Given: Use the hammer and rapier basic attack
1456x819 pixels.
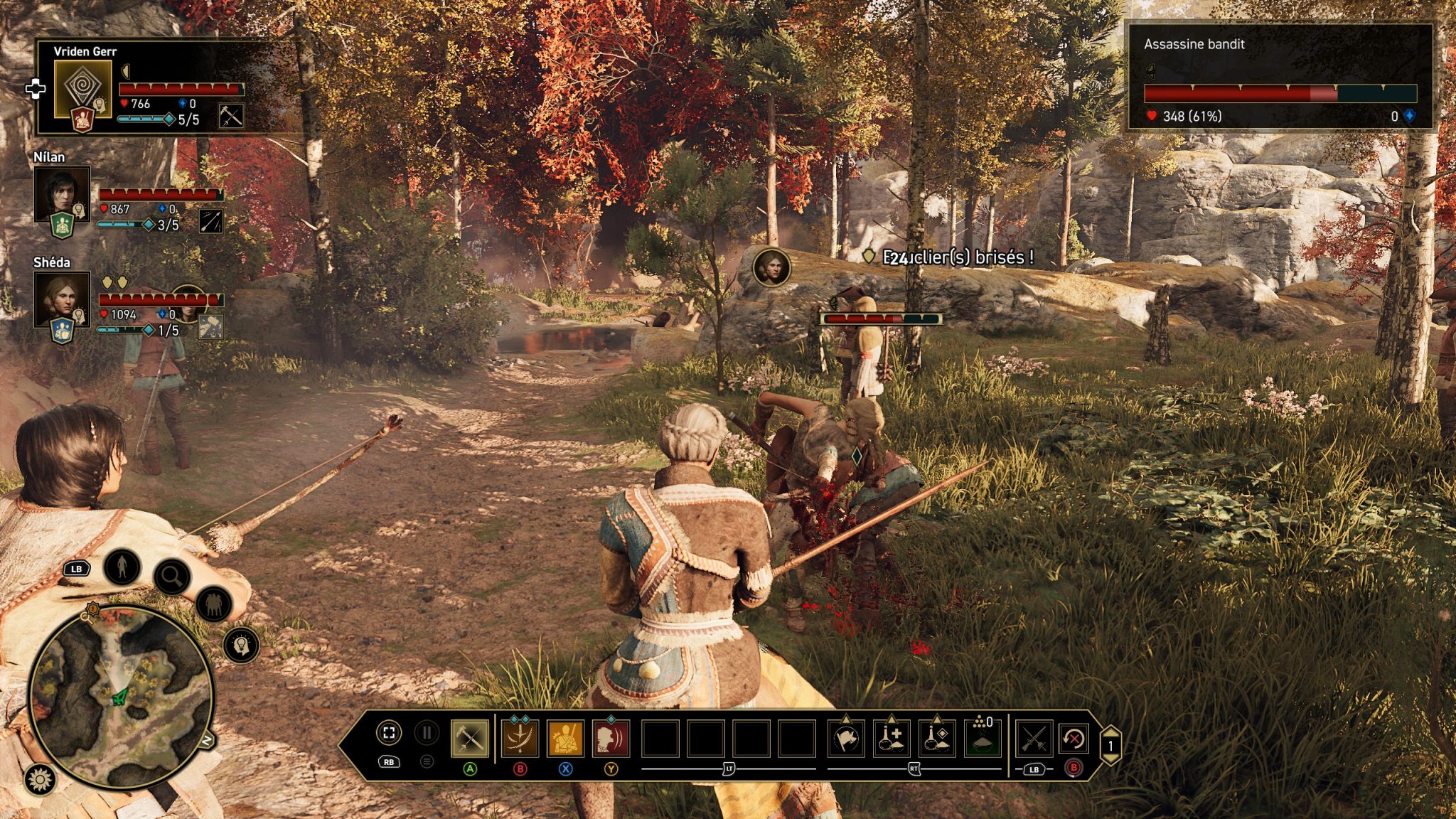Looking at the screenshot, I should [x=470, y=739].
